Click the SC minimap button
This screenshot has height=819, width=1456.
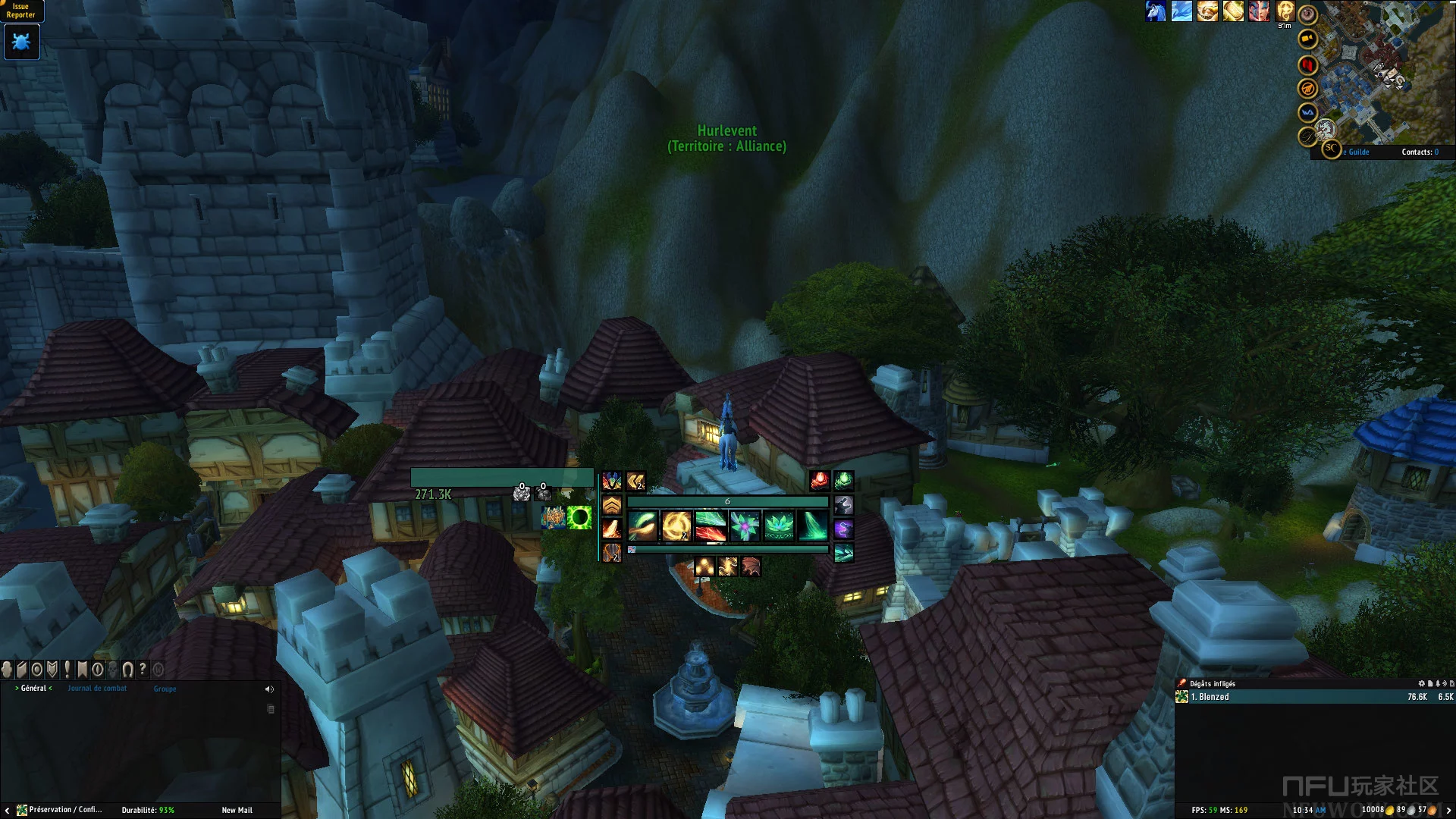(1331, 149)
